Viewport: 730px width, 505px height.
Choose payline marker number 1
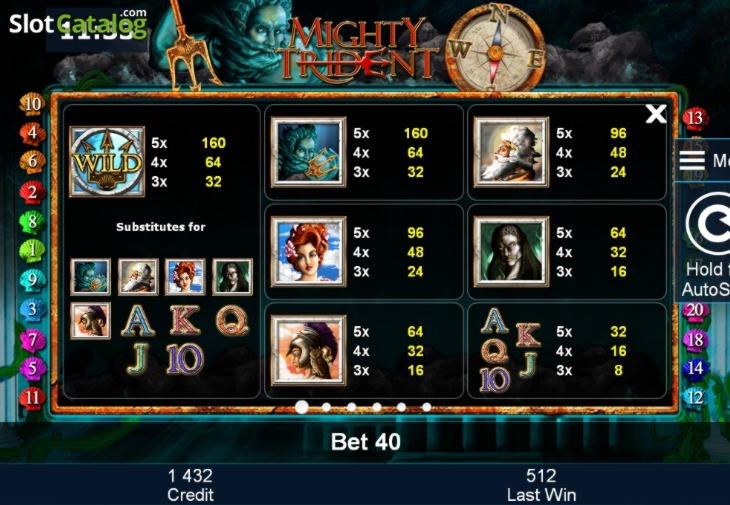coord(32,250)
